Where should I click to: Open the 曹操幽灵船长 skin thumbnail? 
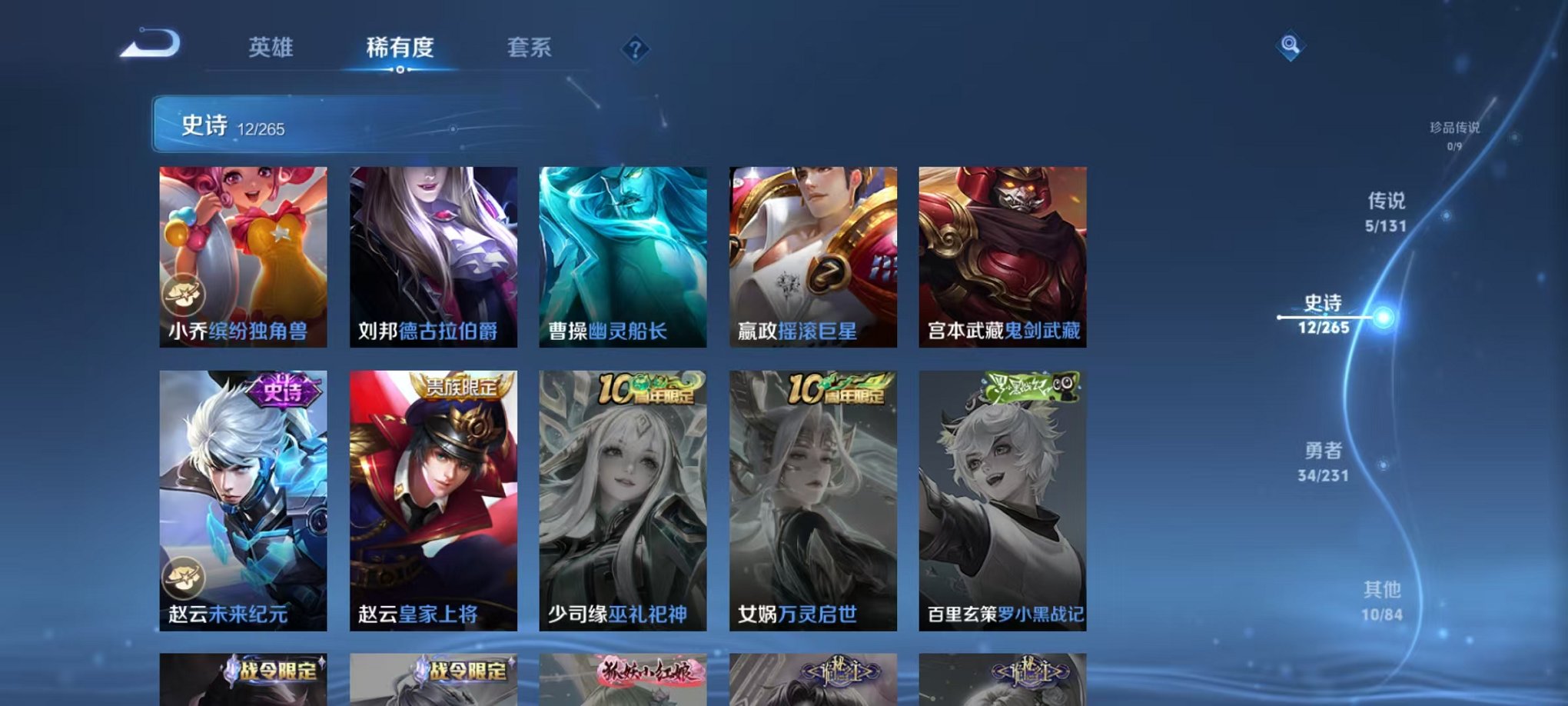(621, 254)
